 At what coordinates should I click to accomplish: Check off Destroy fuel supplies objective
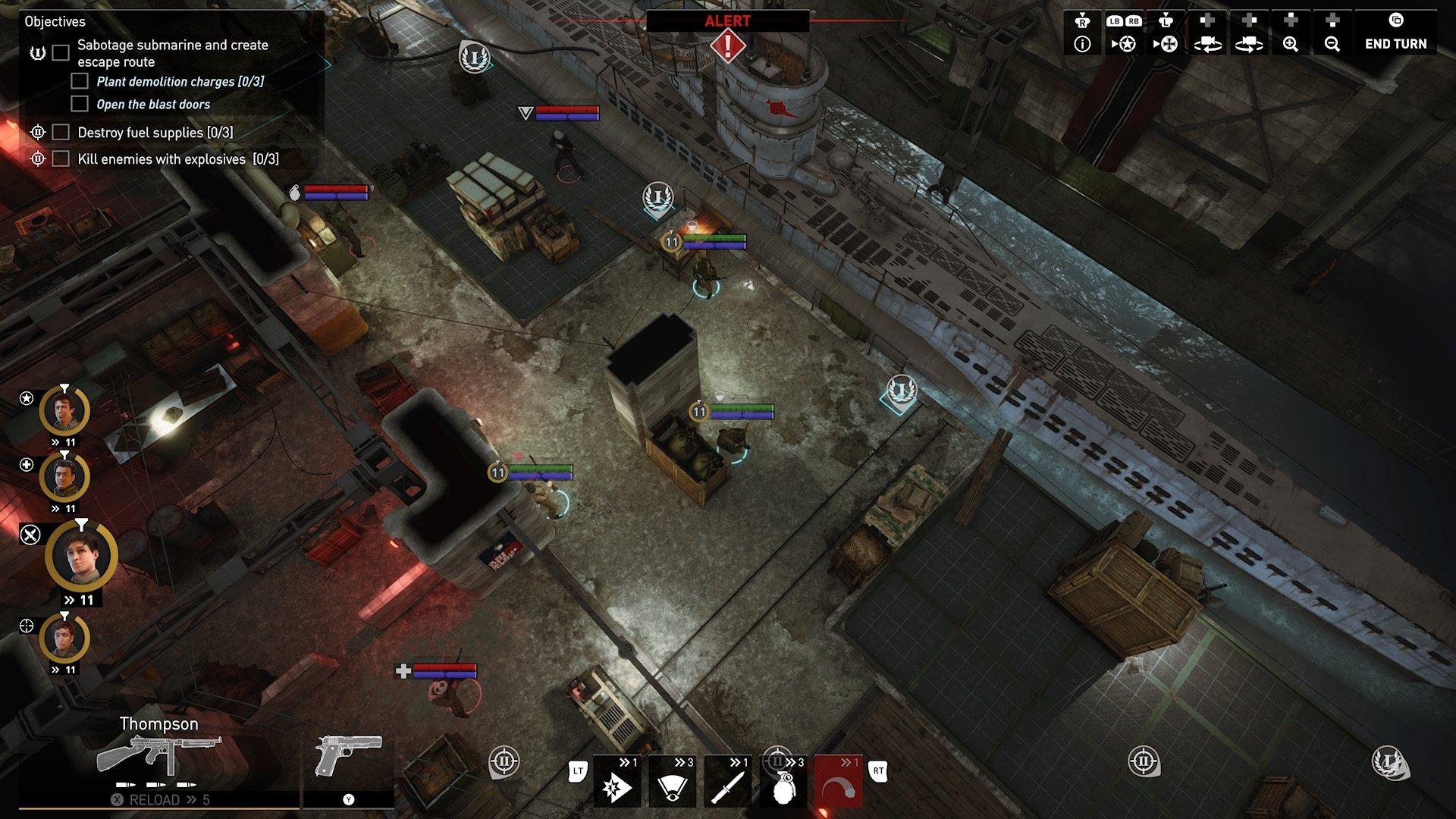click(59, 133)
